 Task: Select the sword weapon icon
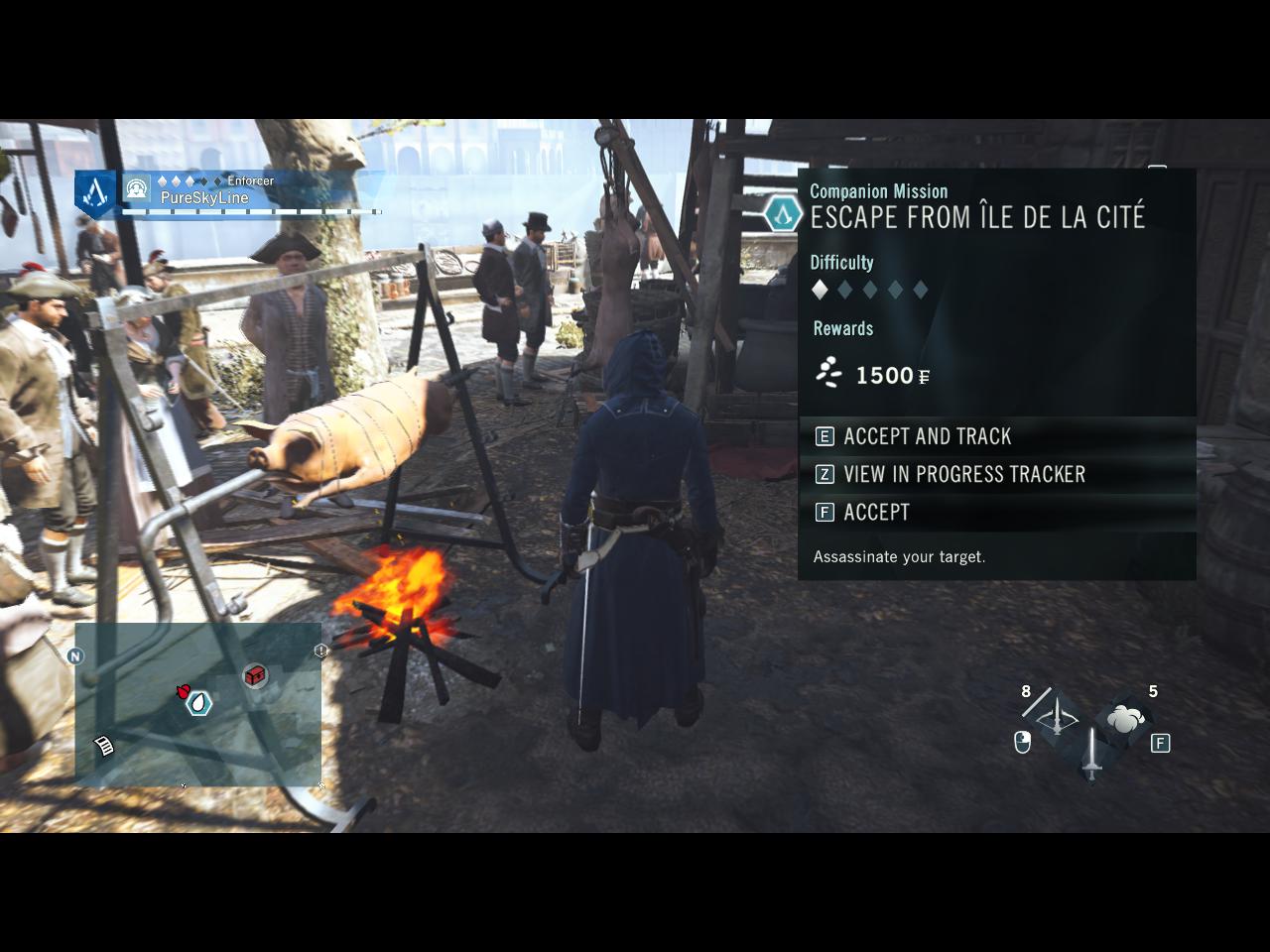click(x=1091, y=754)
